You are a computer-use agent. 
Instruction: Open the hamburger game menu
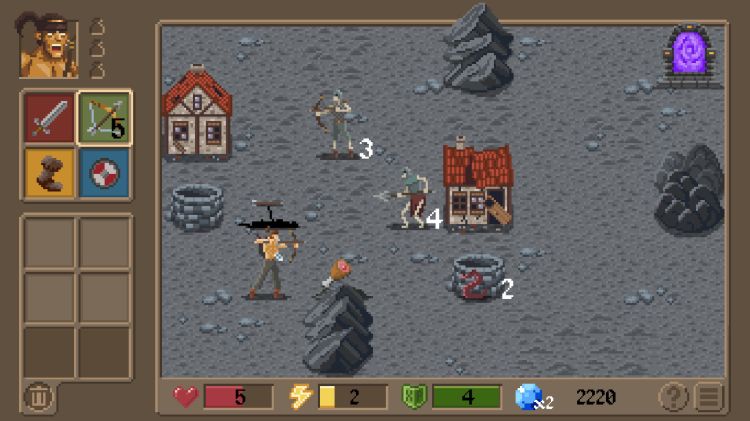709,397
